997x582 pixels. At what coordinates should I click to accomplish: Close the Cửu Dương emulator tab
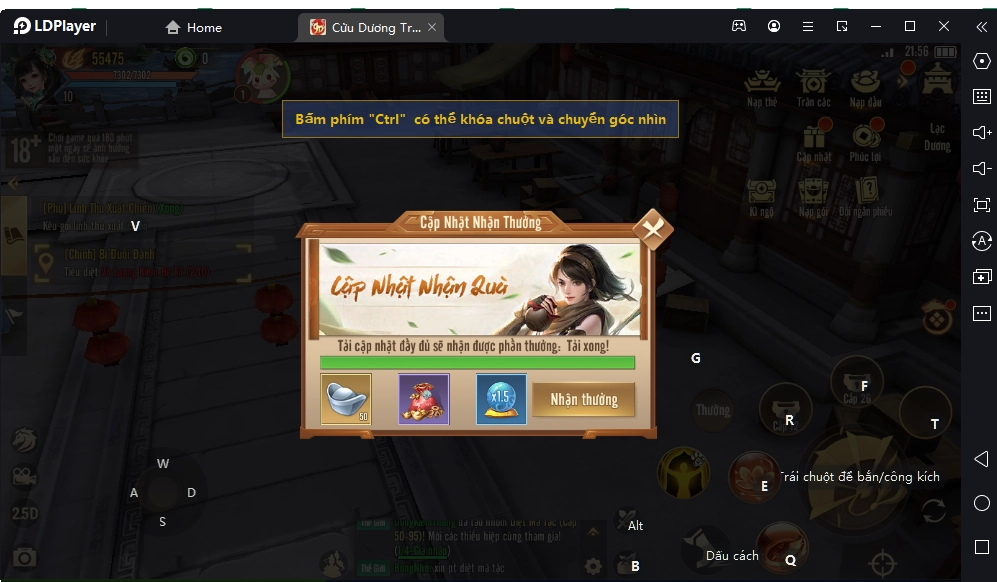click(x=432, y=27)
